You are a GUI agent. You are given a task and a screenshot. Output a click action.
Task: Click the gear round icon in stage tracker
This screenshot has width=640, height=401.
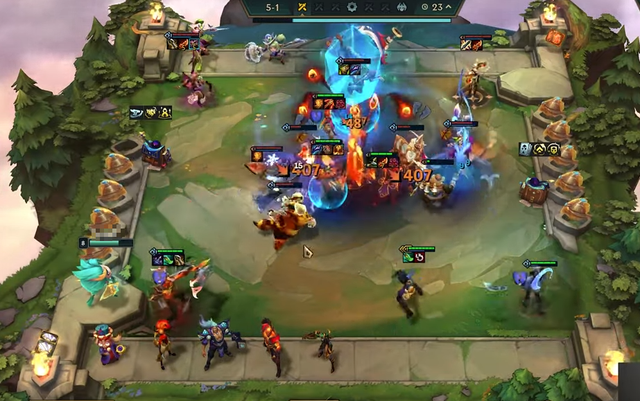(352, 7)
